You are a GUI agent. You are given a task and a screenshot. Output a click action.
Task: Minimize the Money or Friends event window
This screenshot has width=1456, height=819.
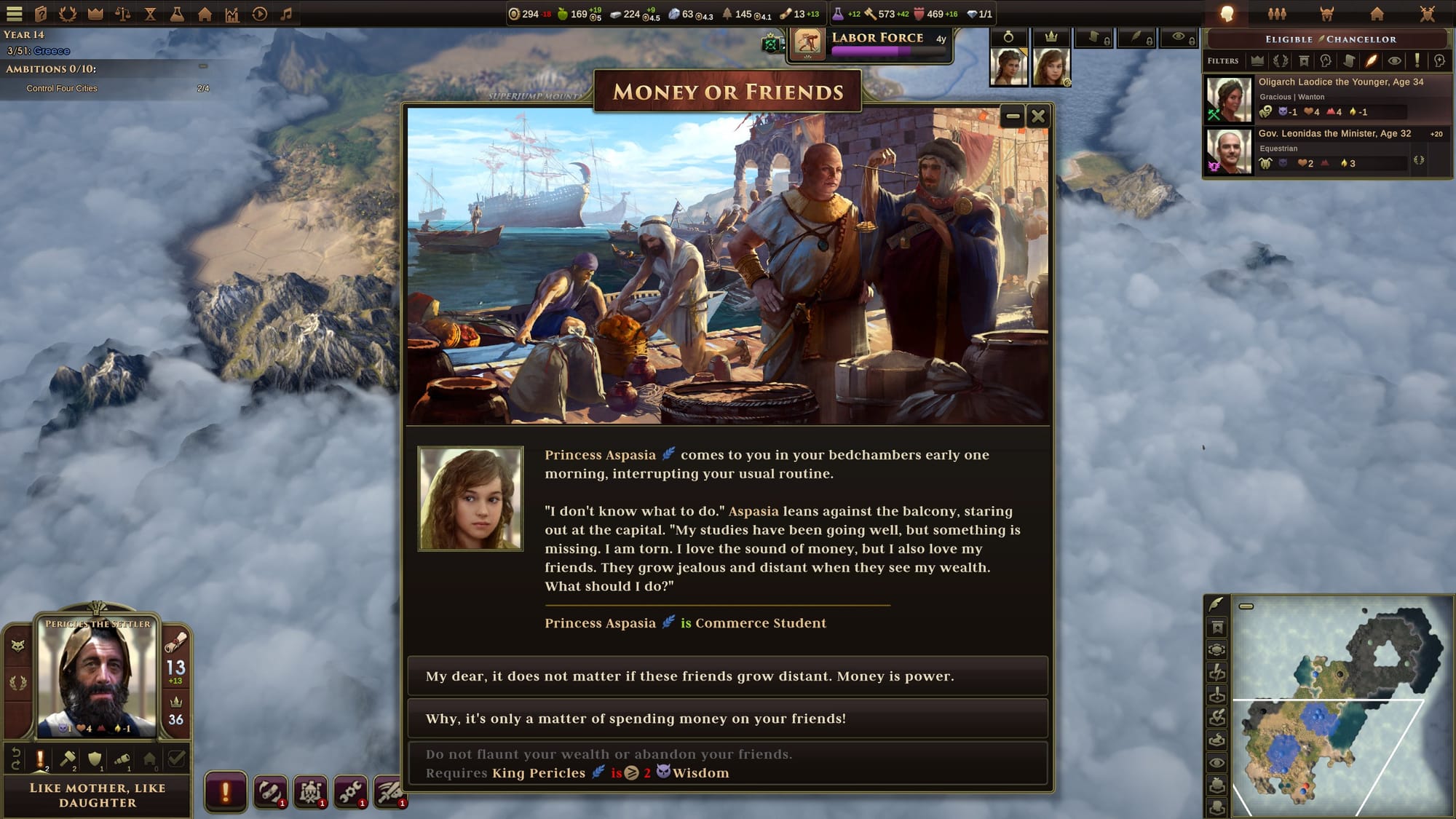1012,116
